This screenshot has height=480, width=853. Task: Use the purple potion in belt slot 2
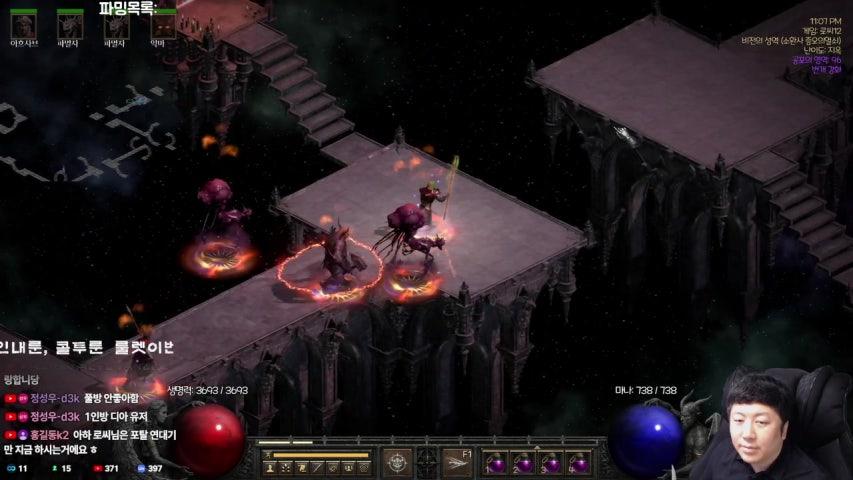click(x=523, y=463)
